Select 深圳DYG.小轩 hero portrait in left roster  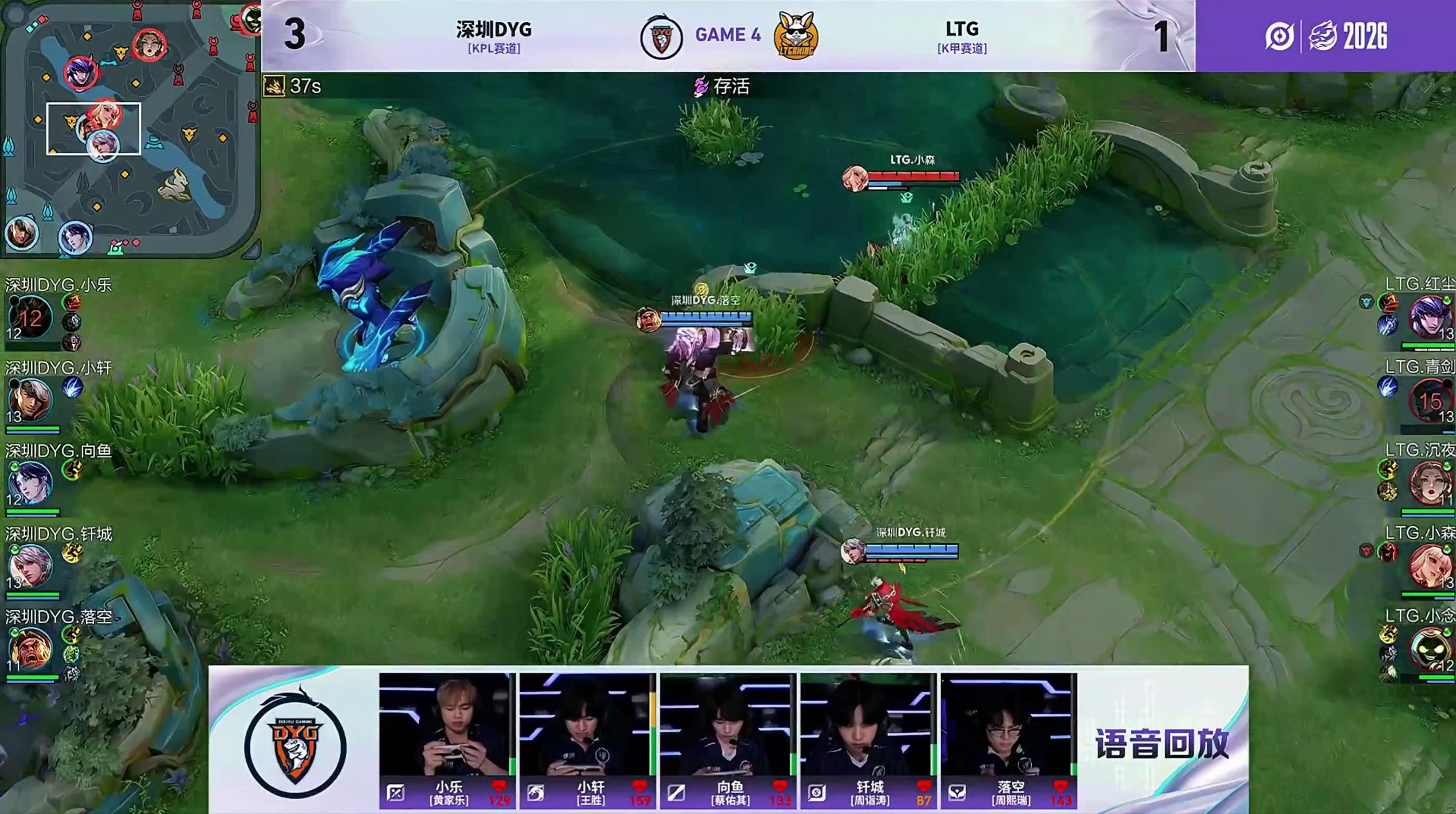(x=30, y=400)
